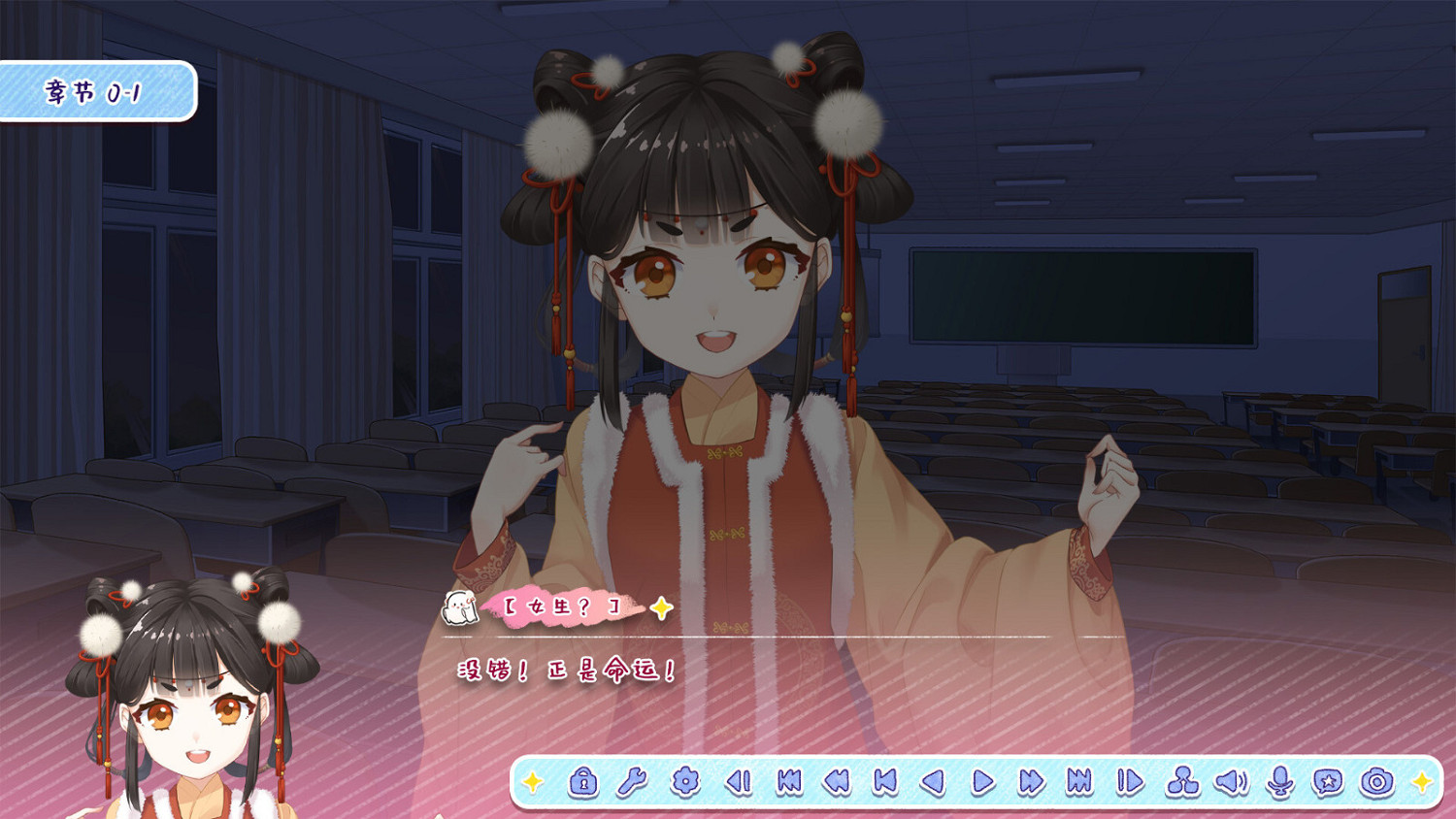
Task: Open the wrench configuration icon
Action: (634, 781)
